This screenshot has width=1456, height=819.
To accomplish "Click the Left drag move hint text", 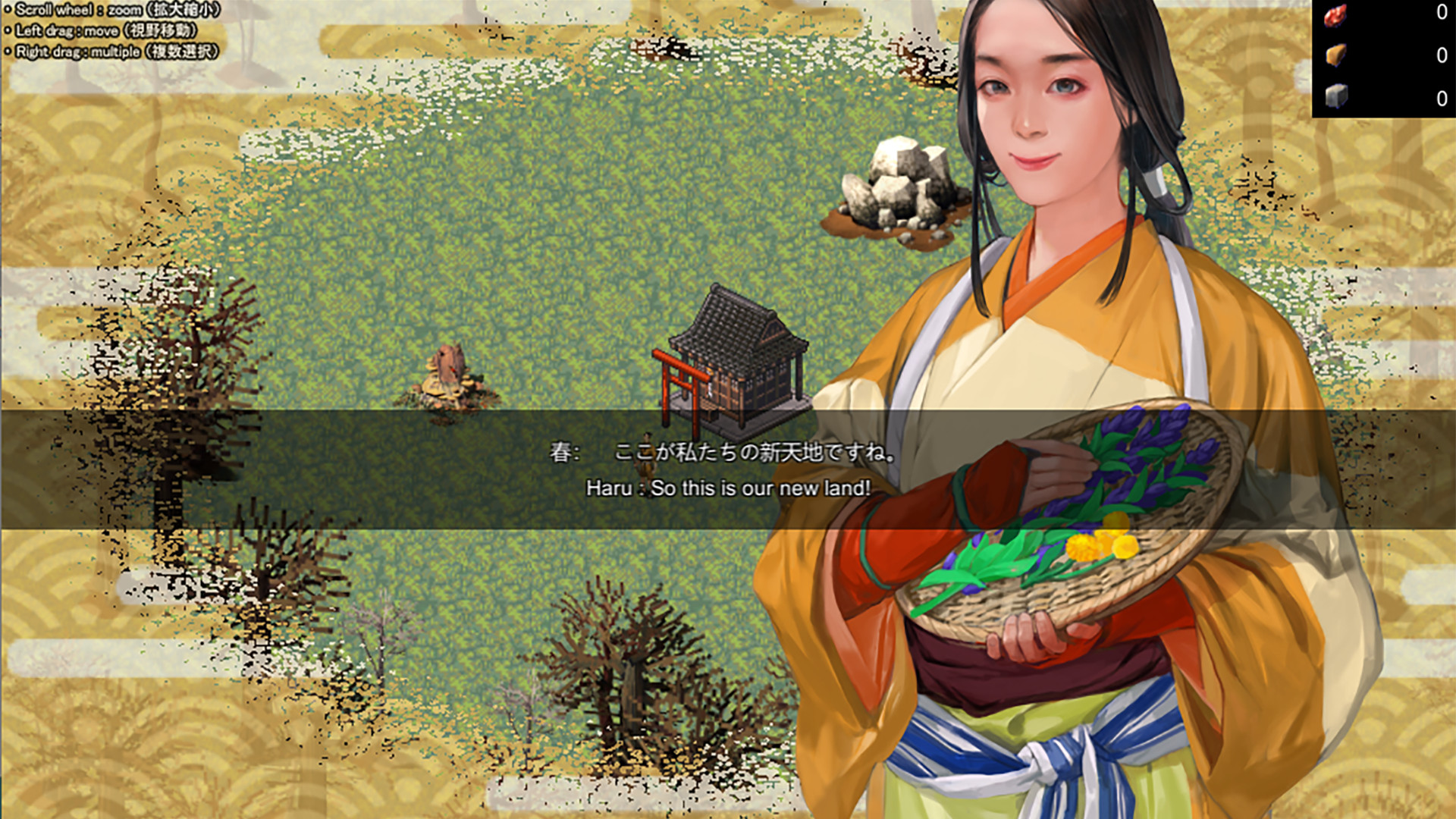I will [x=101, y=31].
